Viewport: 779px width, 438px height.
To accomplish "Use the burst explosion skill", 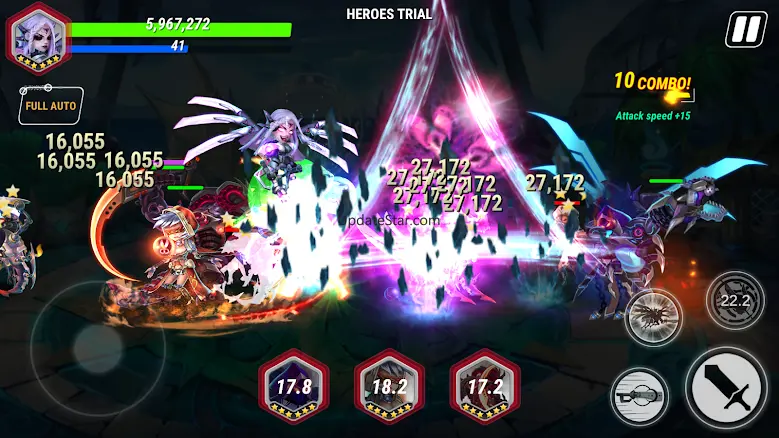I will pos(653,317).
